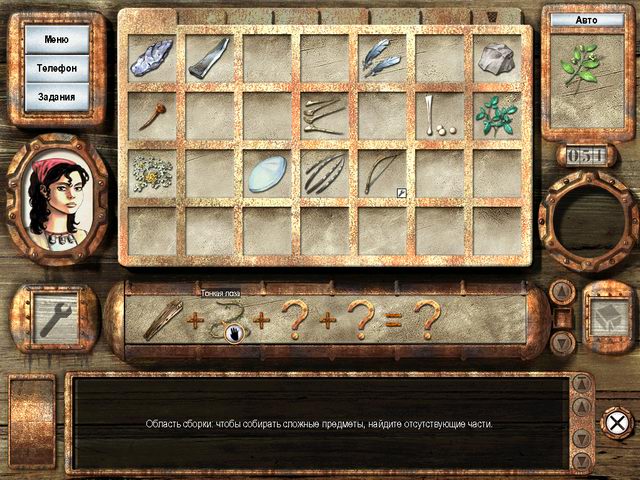Show the Задания task list

[x=57, y=97]
